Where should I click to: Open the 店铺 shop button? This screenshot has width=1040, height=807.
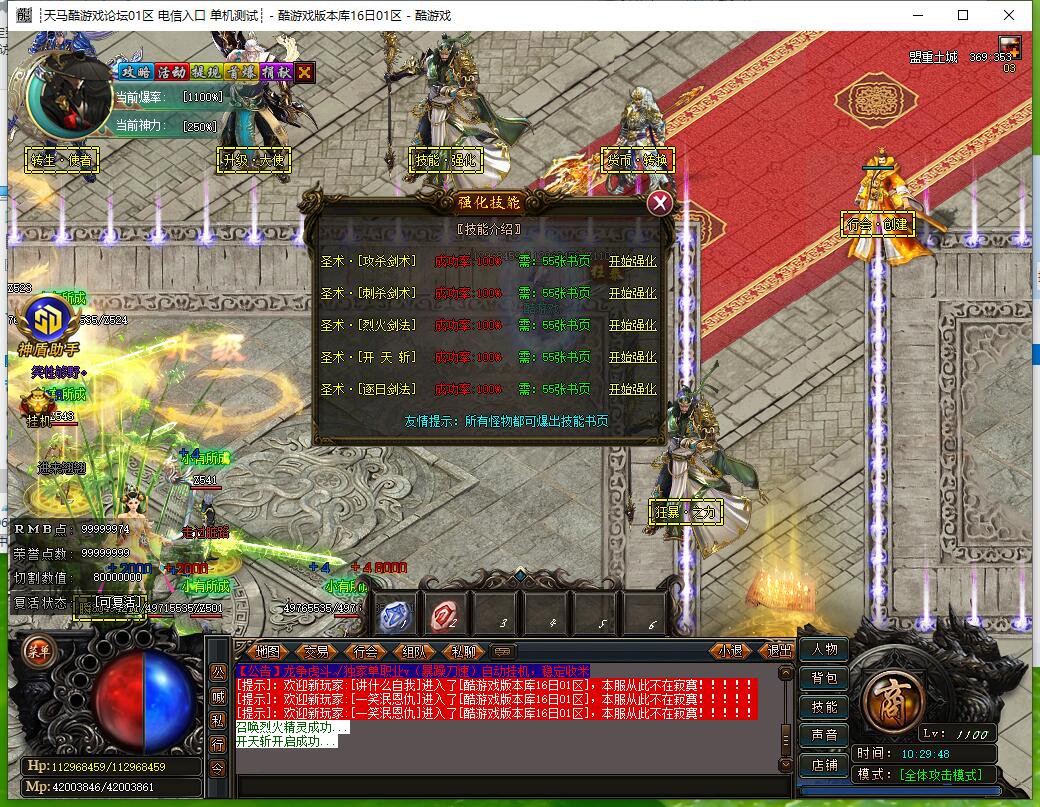[824, 765]
